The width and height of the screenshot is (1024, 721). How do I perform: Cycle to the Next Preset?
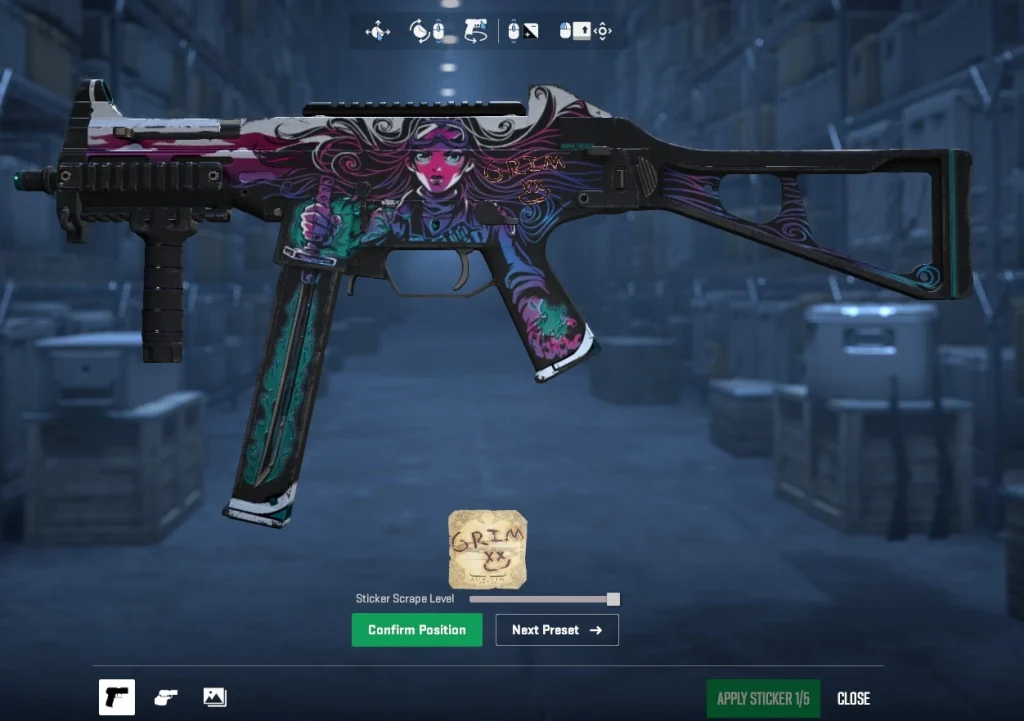[557, 630]
